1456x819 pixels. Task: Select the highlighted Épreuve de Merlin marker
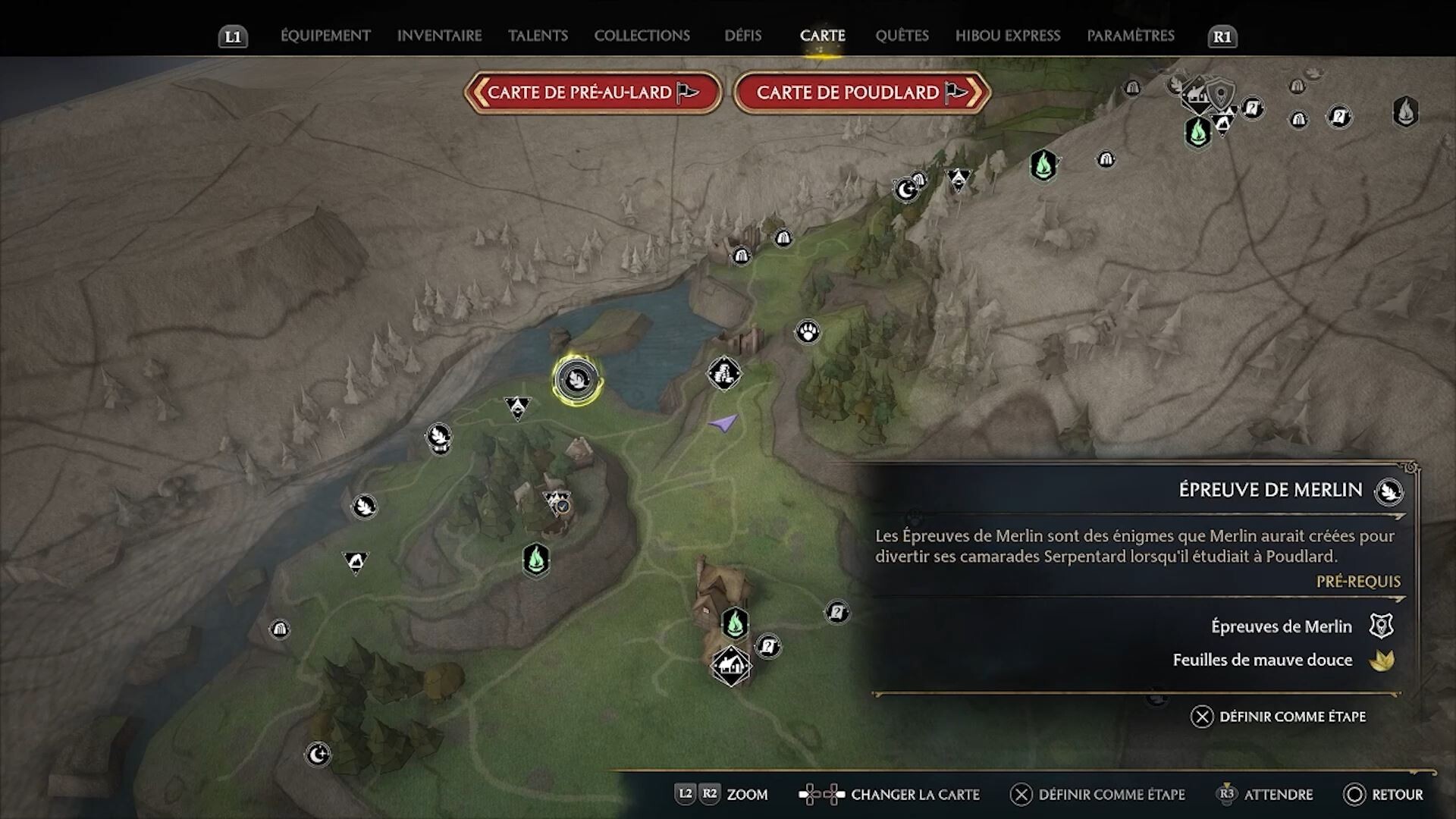[x=577, y=378]
